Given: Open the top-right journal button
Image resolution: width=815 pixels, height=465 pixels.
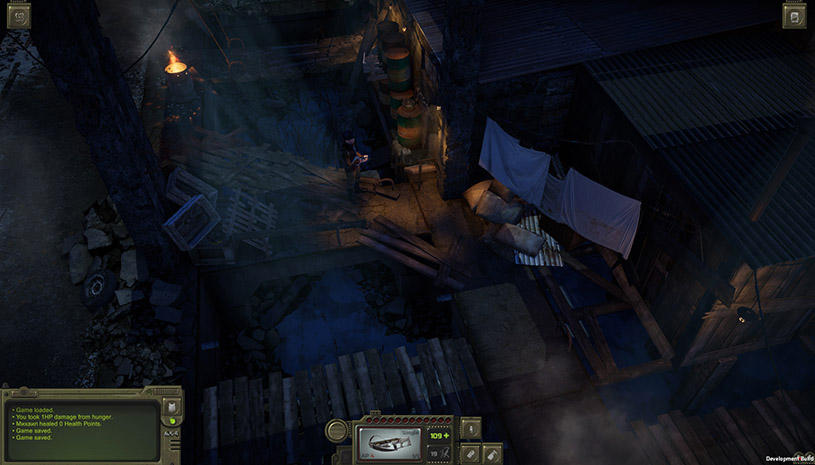Looking at the screenshot, I should click(x=794, y=15).
